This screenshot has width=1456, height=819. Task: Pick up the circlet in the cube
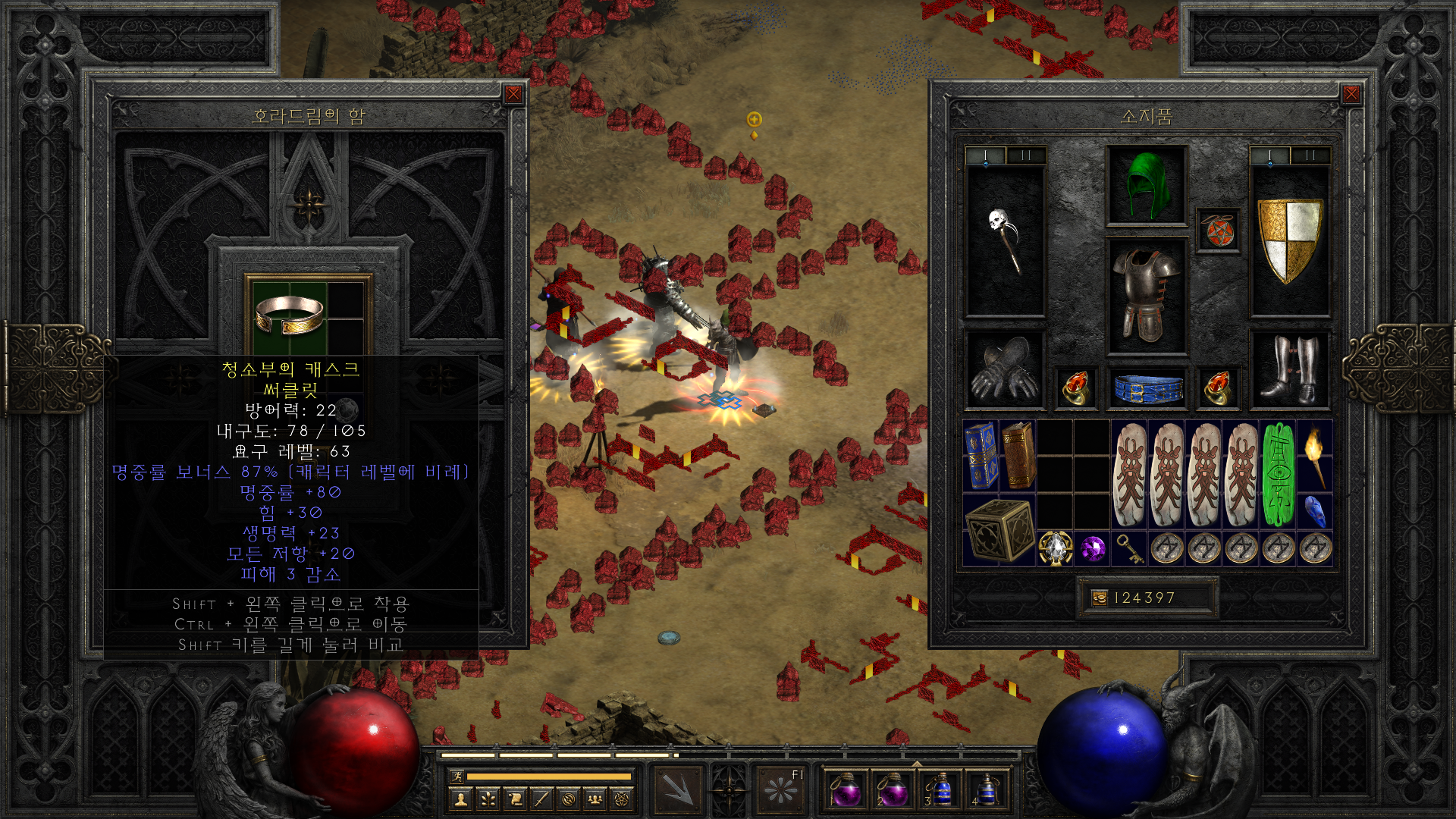pyautogui.click(x=290, y=315)
